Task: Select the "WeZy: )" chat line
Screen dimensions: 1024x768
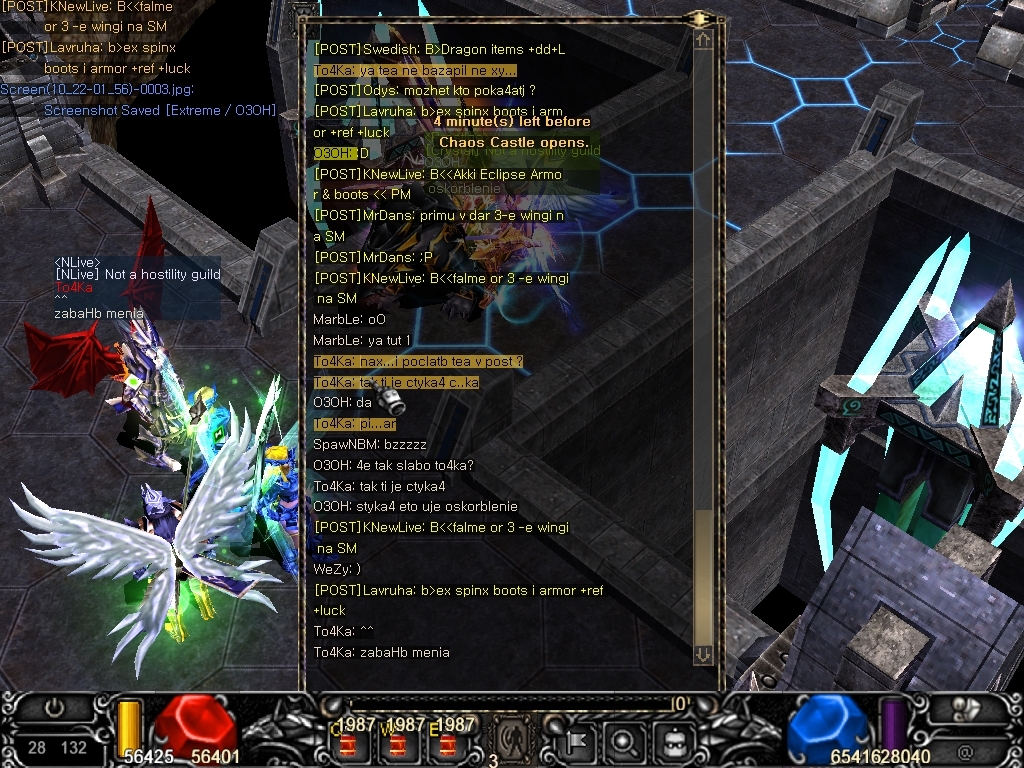Action: tap(337, 569)
